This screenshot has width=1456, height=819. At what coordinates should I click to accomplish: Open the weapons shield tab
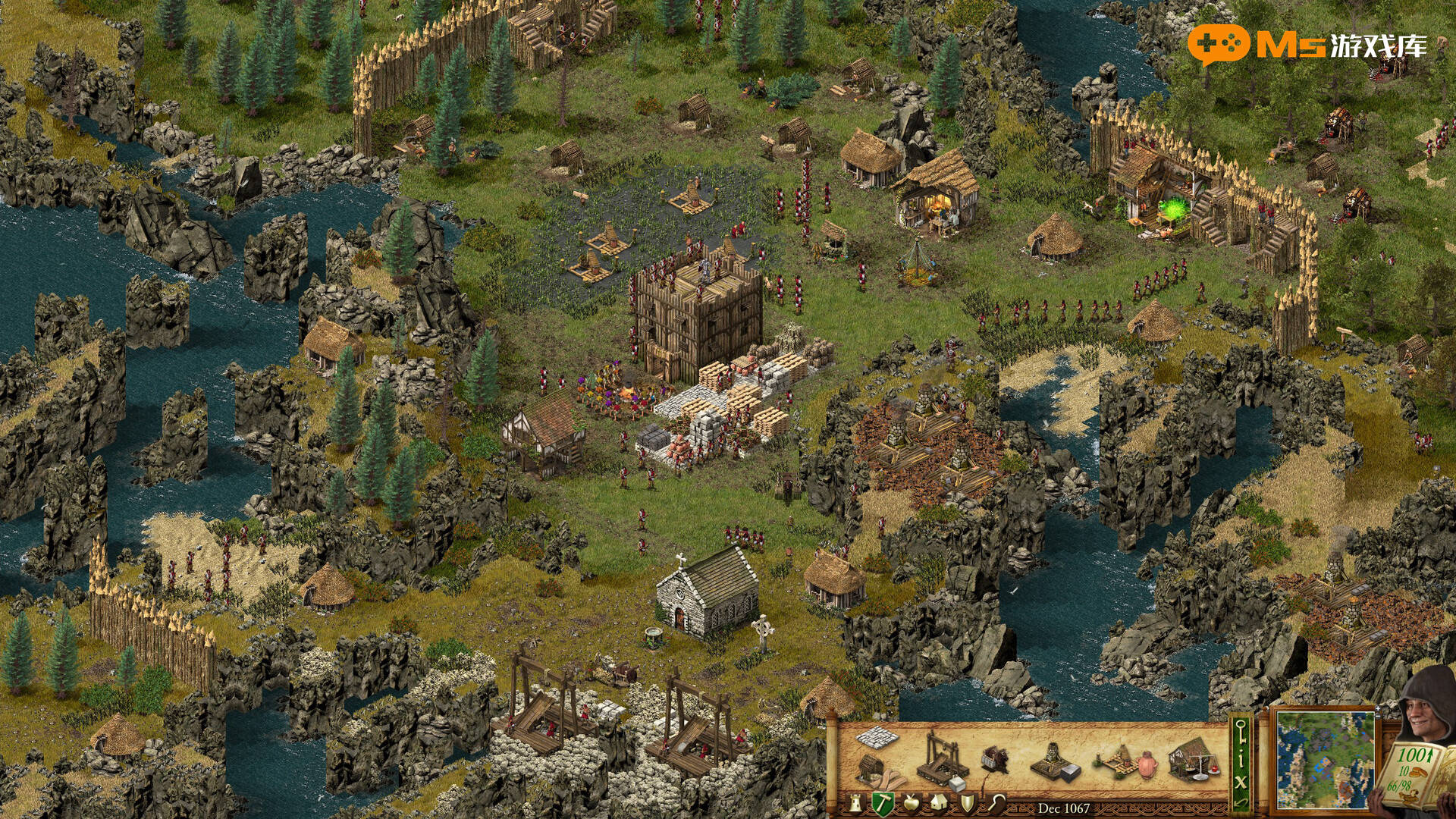coord(968,804)
